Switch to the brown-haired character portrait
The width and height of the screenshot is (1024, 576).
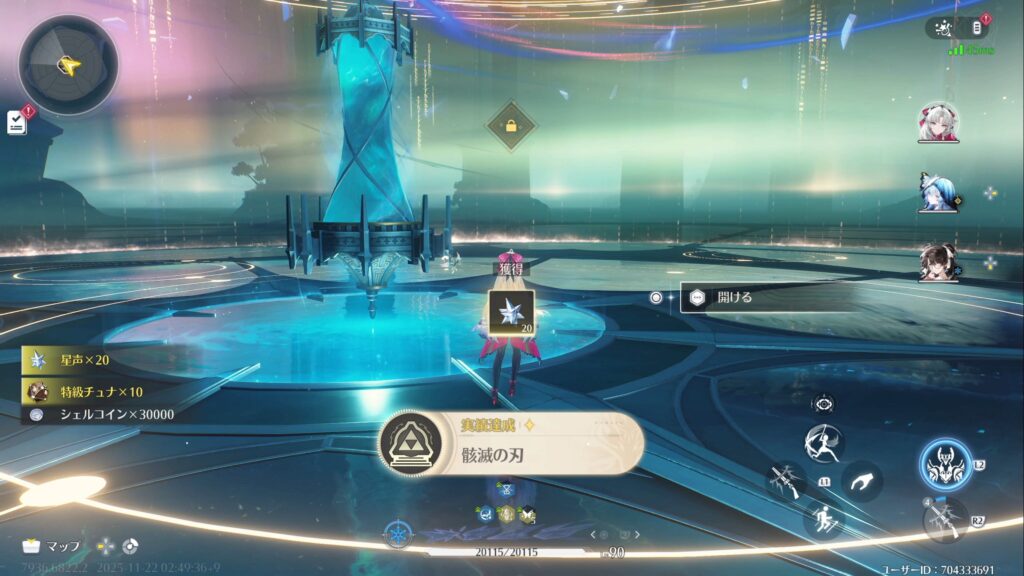pos(938,263)
